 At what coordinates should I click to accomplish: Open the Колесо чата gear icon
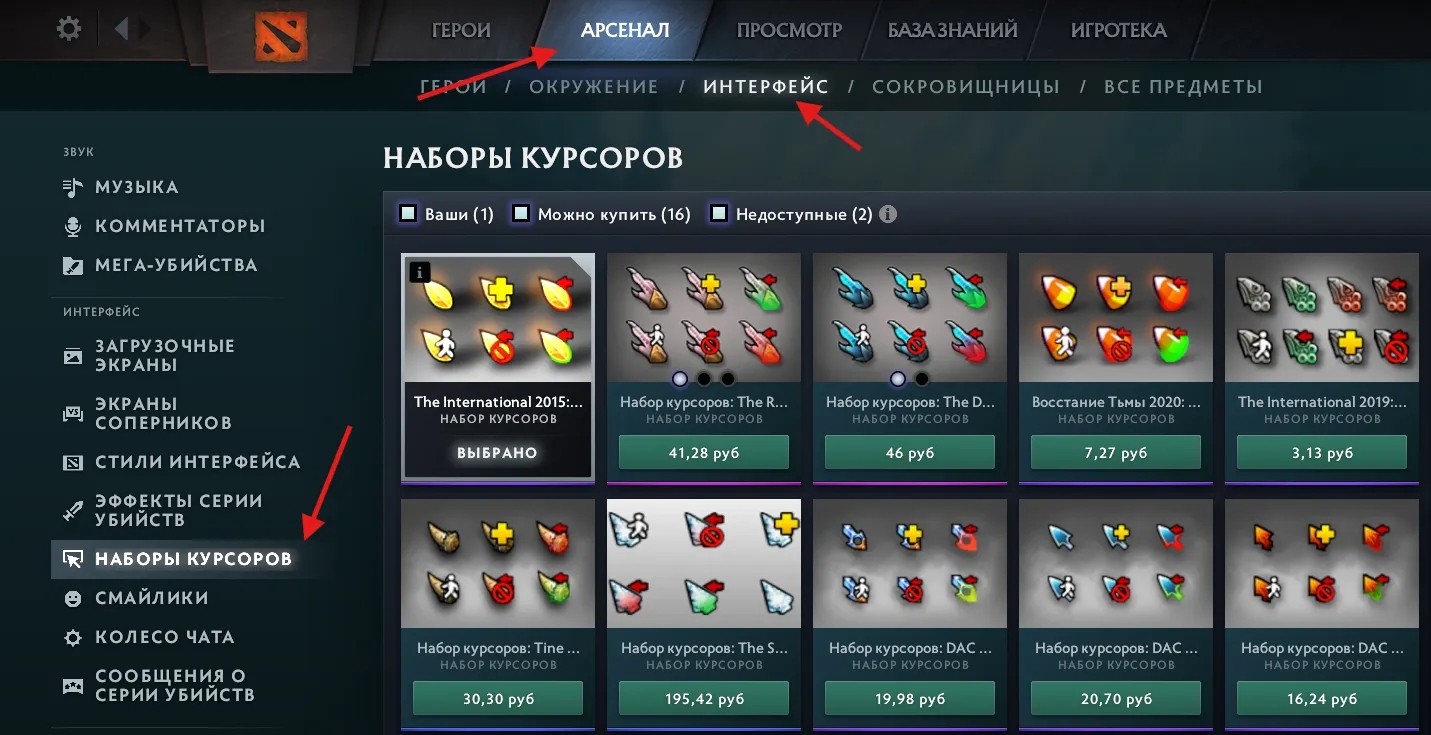point(73,637)
